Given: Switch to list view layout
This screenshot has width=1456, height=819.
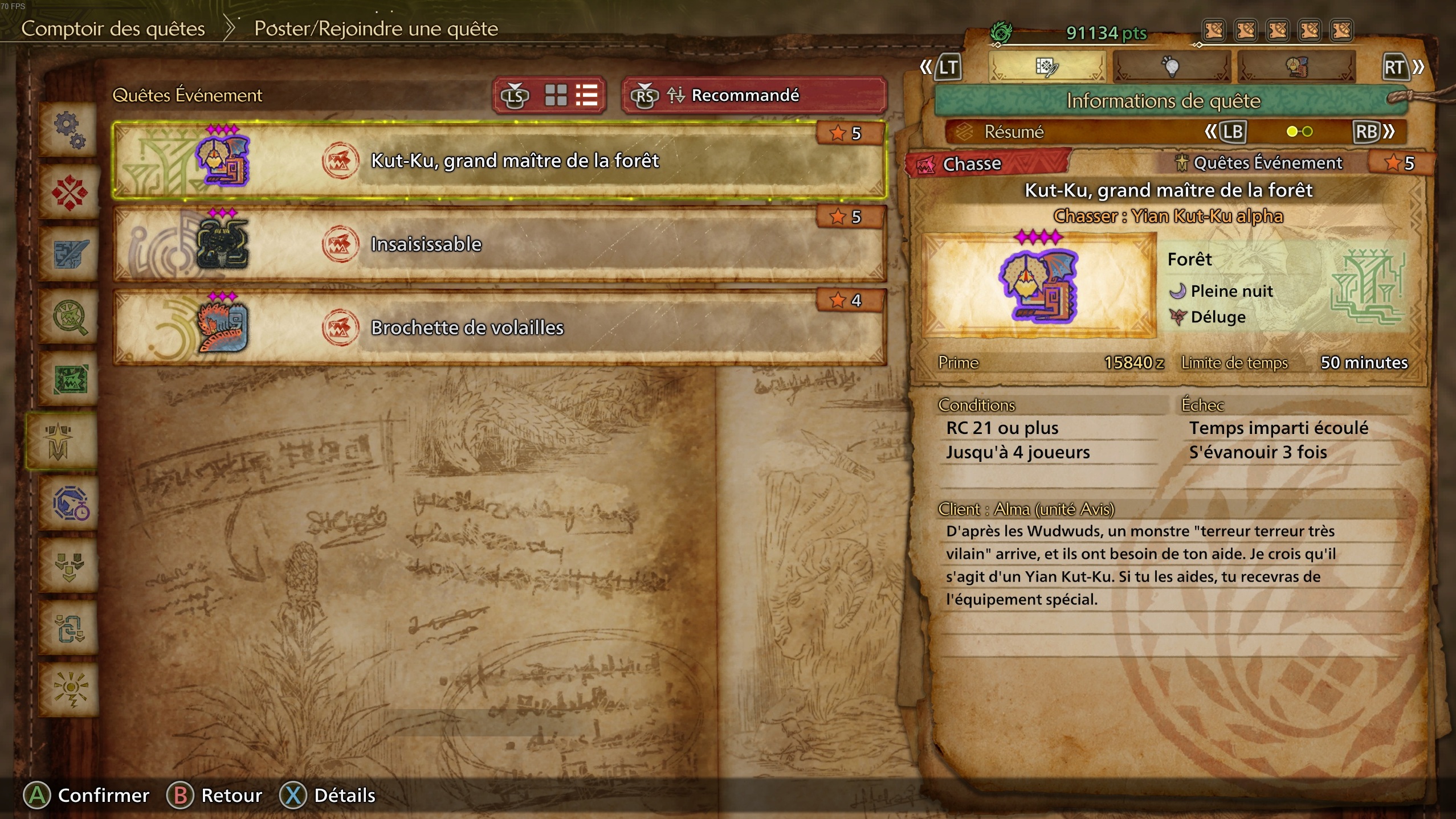Looking at the screenshot, I should pos(587,95).
